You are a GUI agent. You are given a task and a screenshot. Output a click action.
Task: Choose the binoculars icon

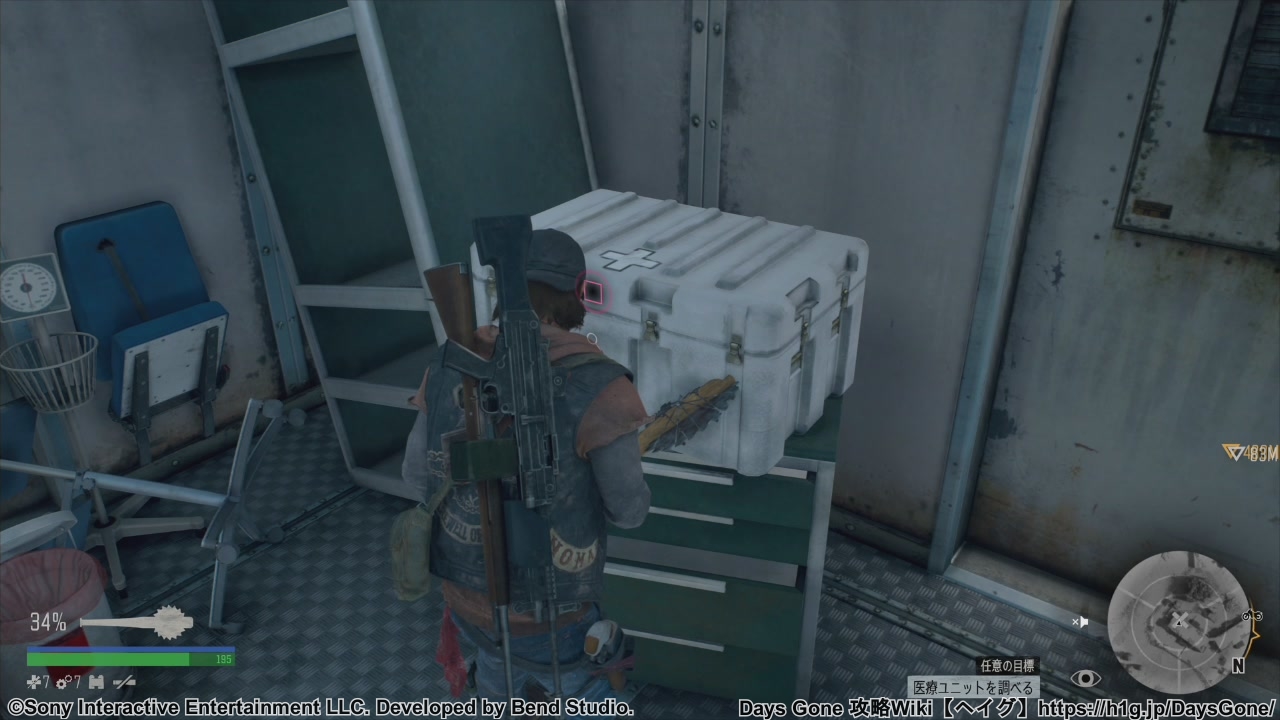click(x=97, y=682)
